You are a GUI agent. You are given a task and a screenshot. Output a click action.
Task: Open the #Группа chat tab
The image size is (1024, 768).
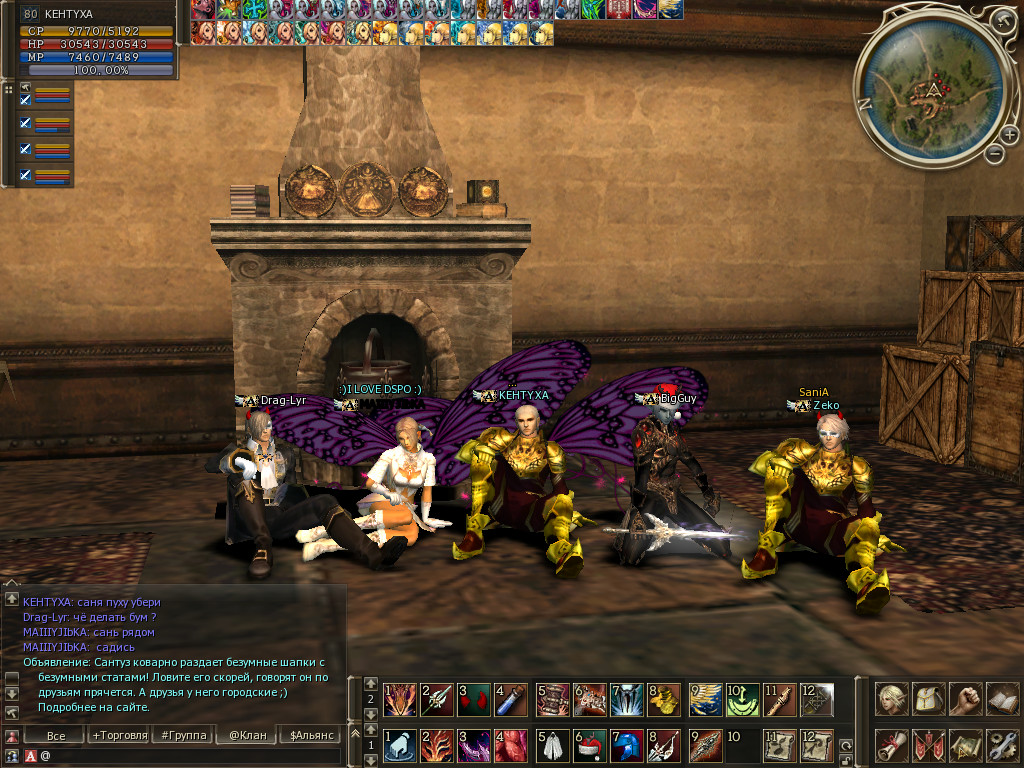click(x=184, y=735)
